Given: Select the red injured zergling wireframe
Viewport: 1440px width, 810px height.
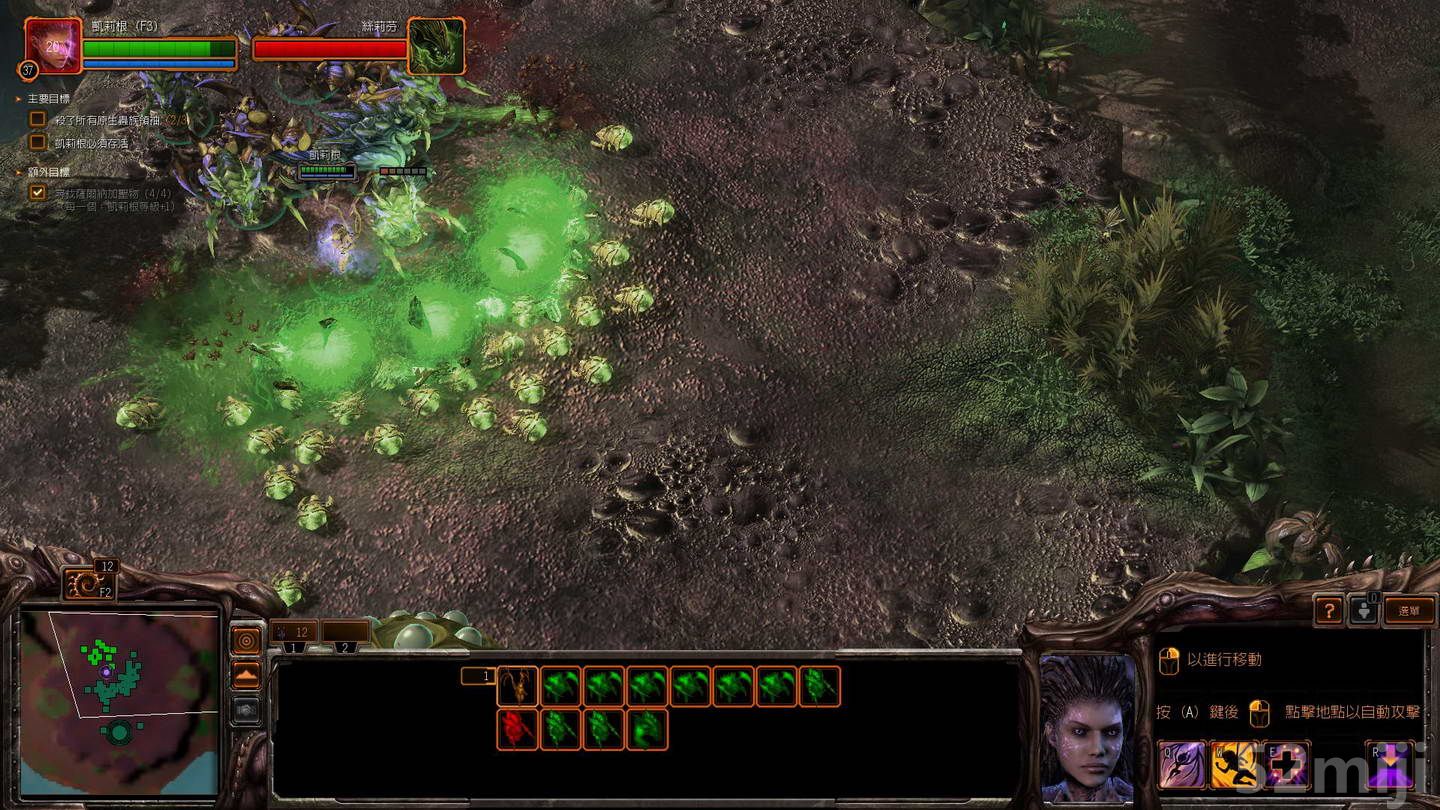Looking at the screenshot, I should coord(516,730).
